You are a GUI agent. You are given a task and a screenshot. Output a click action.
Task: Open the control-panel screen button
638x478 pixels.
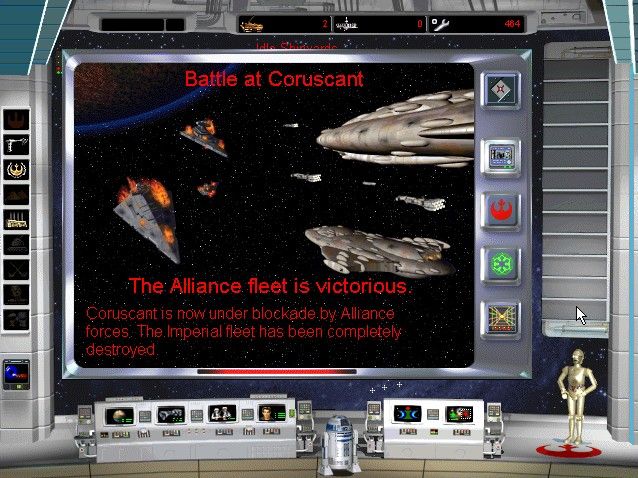pyautogui.click(x=500, y=153)
